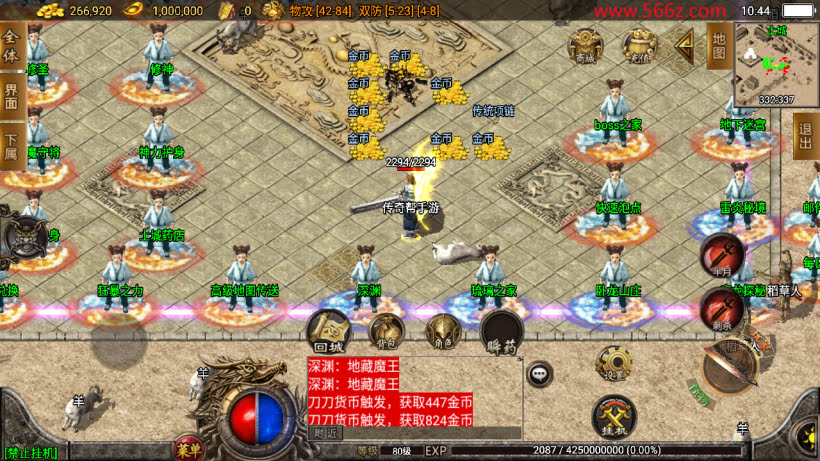Collapse the top icon row with the gold arrow
The image size is (820, 461).
(685, 45)
